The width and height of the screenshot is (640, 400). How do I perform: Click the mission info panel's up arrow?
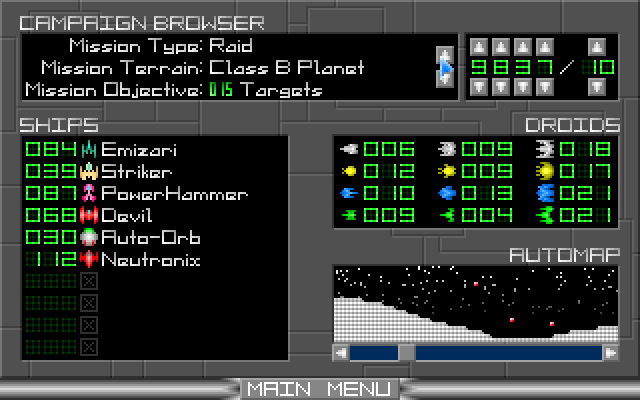(x=445, y=53)
